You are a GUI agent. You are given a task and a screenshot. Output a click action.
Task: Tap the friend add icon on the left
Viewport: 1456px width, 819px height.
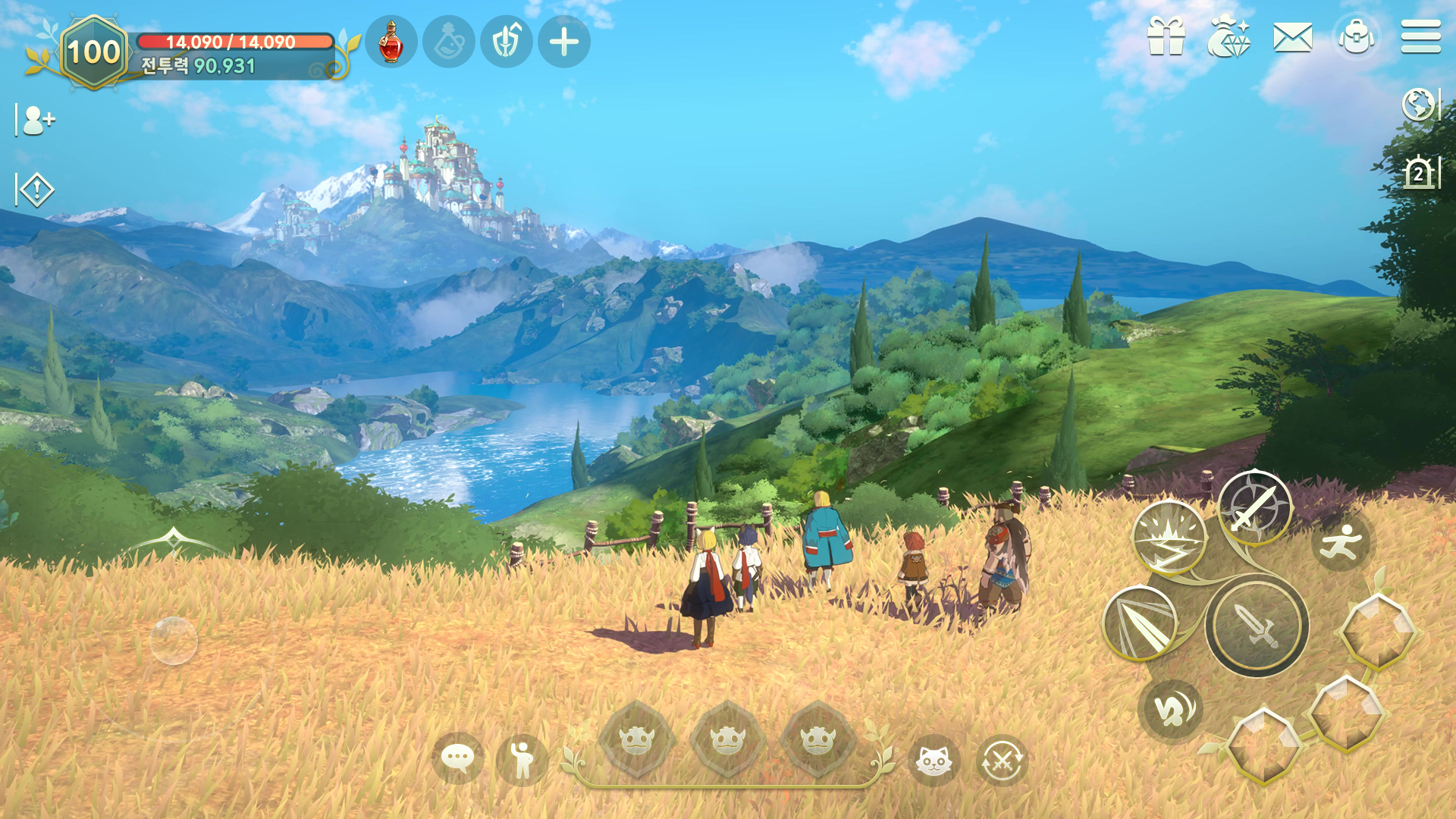point(38,119)
